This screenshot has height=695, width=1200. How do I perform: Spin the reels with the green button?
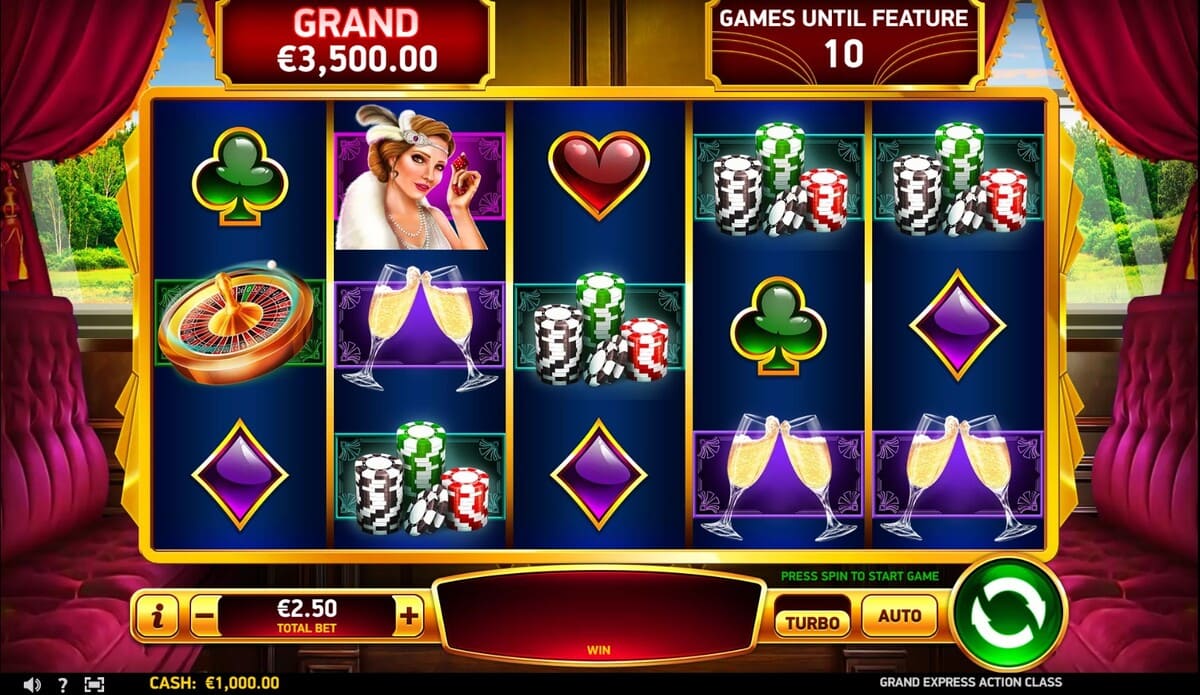click(1009, 614)
